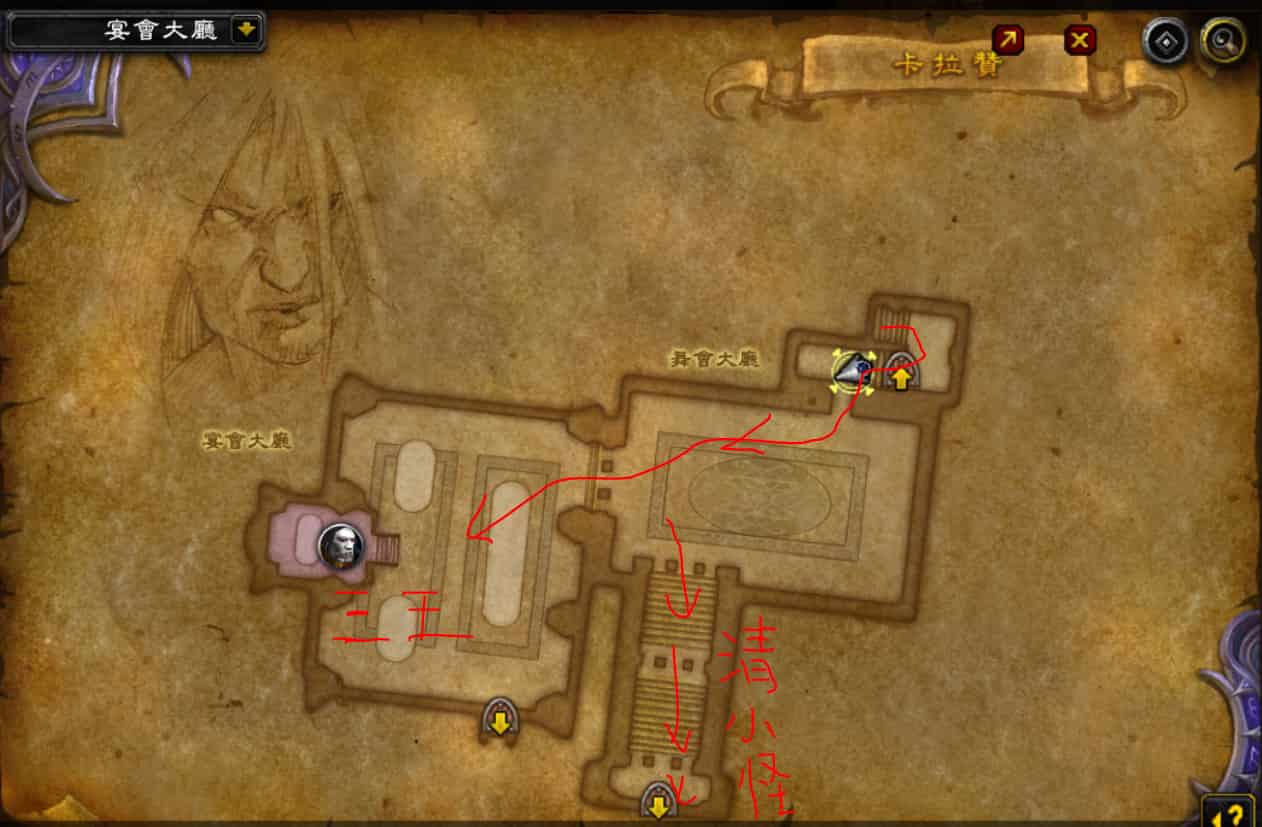
Task: Click the down-arrow marker below the banquet hall
Action: (499, 718)
